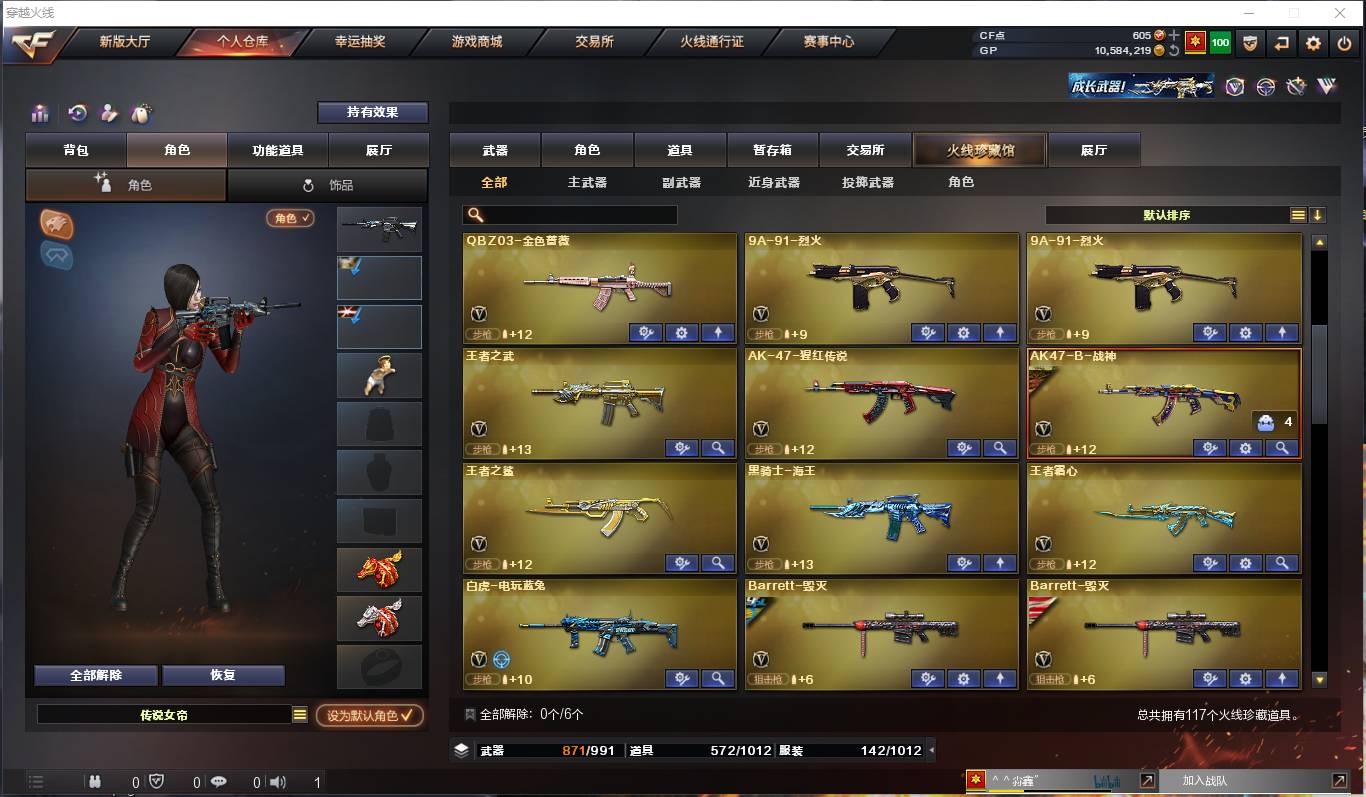This screenshot has width=1366, height=797.
Task: Open the 默认排序 sort dropdown
Action: coord(1160,214)
